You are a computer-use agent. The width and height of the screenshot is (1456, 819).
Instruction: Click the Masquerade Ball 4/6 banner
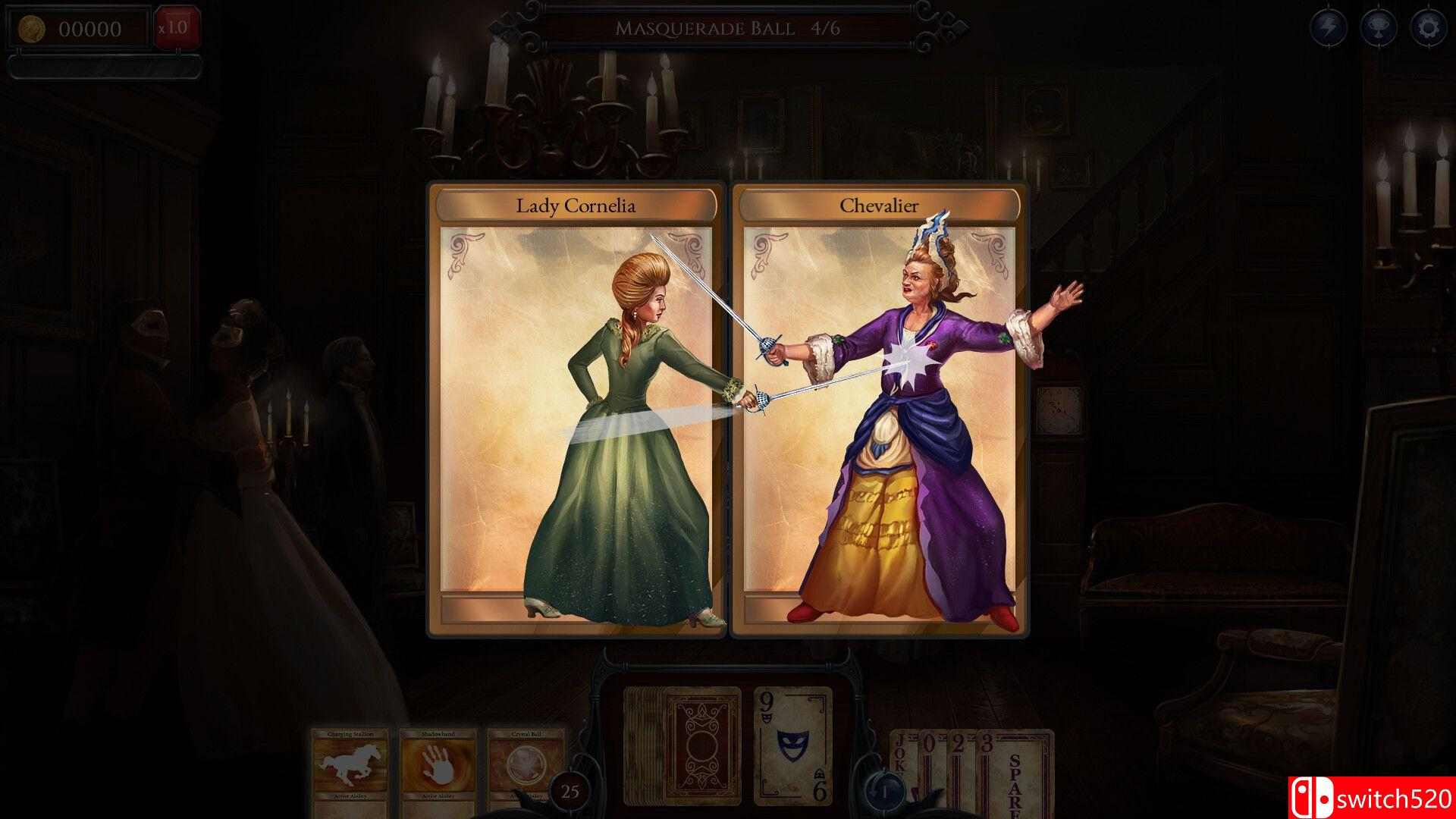(728, 27)
